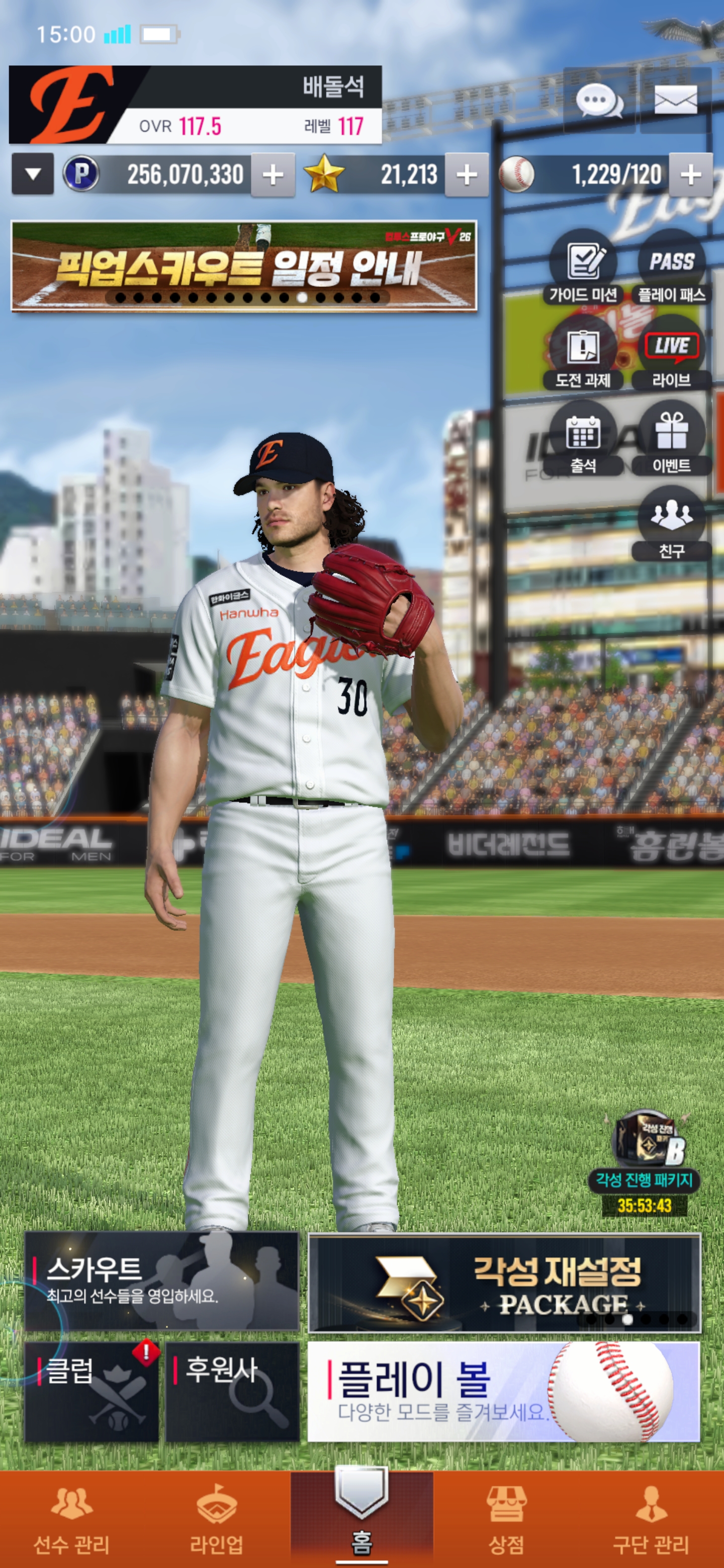Open the 후원사 sponsor menu
The height and width of the screenshot is (1568, 724).
(233, 1392)
